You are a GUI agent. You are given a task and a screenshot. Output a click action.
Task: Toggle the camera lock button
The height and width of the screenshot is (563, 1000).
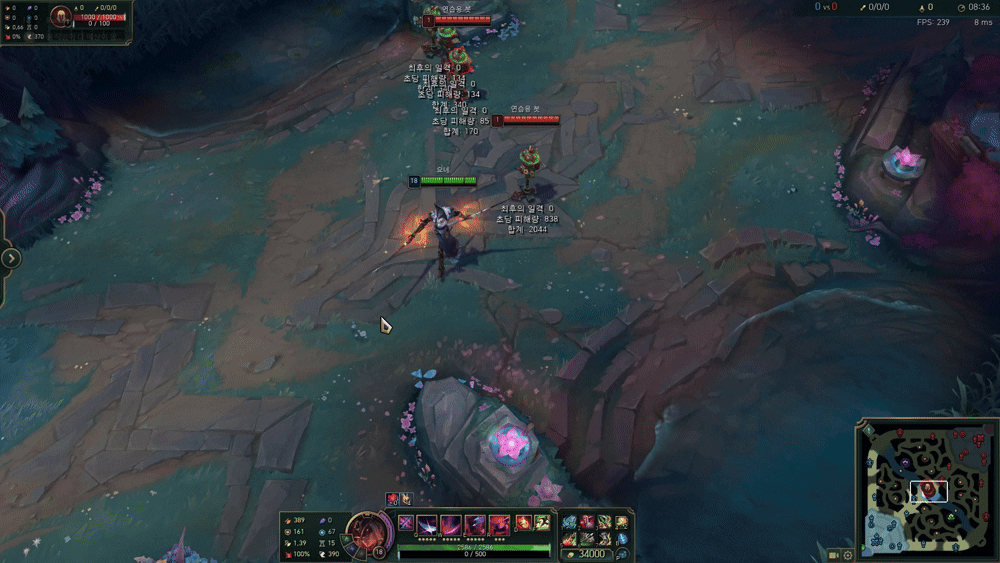pos(833,554)
